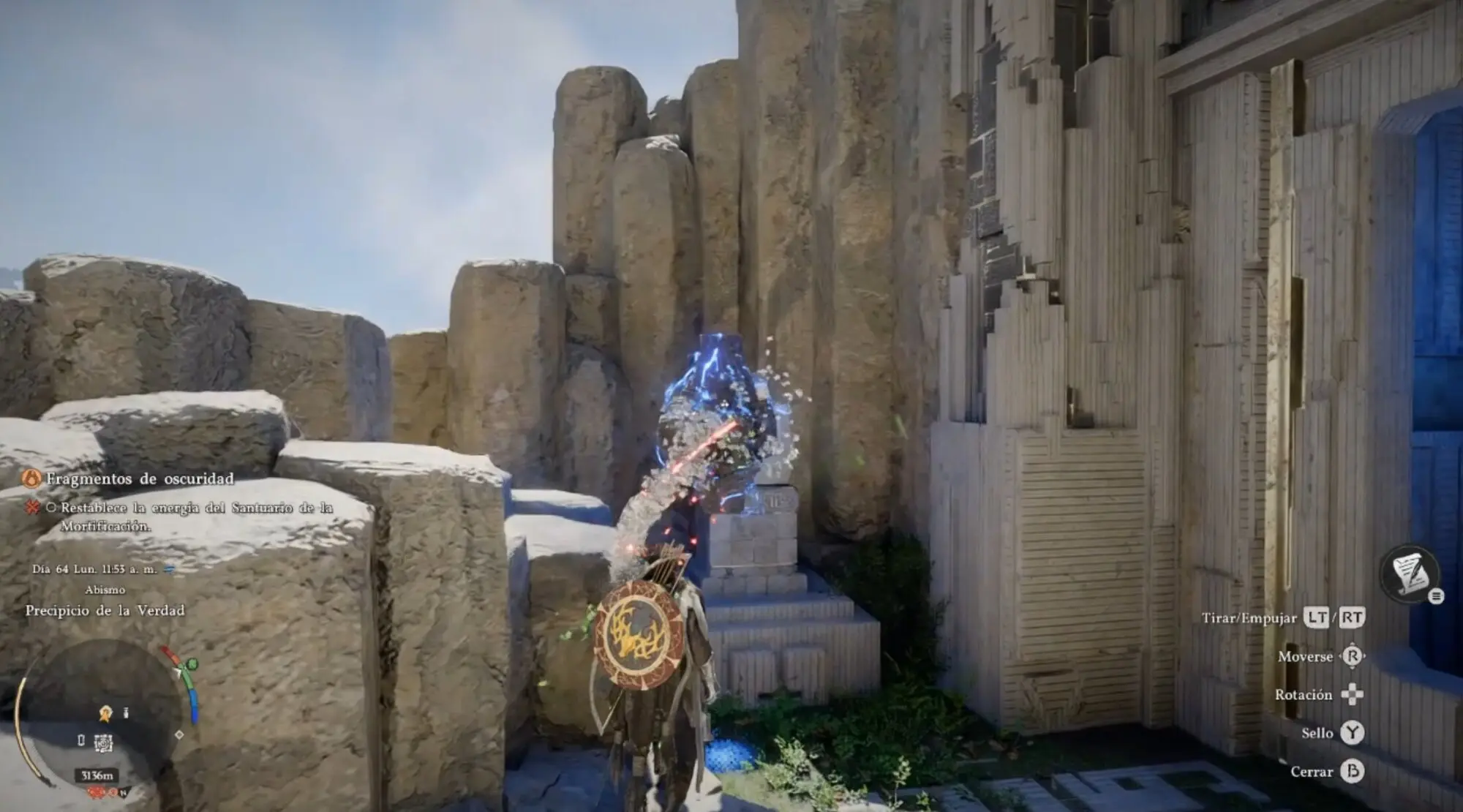Image resolution: width=1463 pixels, height=812 pixels.
Task: Click the gold ribbon marker on the minimap
Action: pyautogui.click(x=106, y=712)
